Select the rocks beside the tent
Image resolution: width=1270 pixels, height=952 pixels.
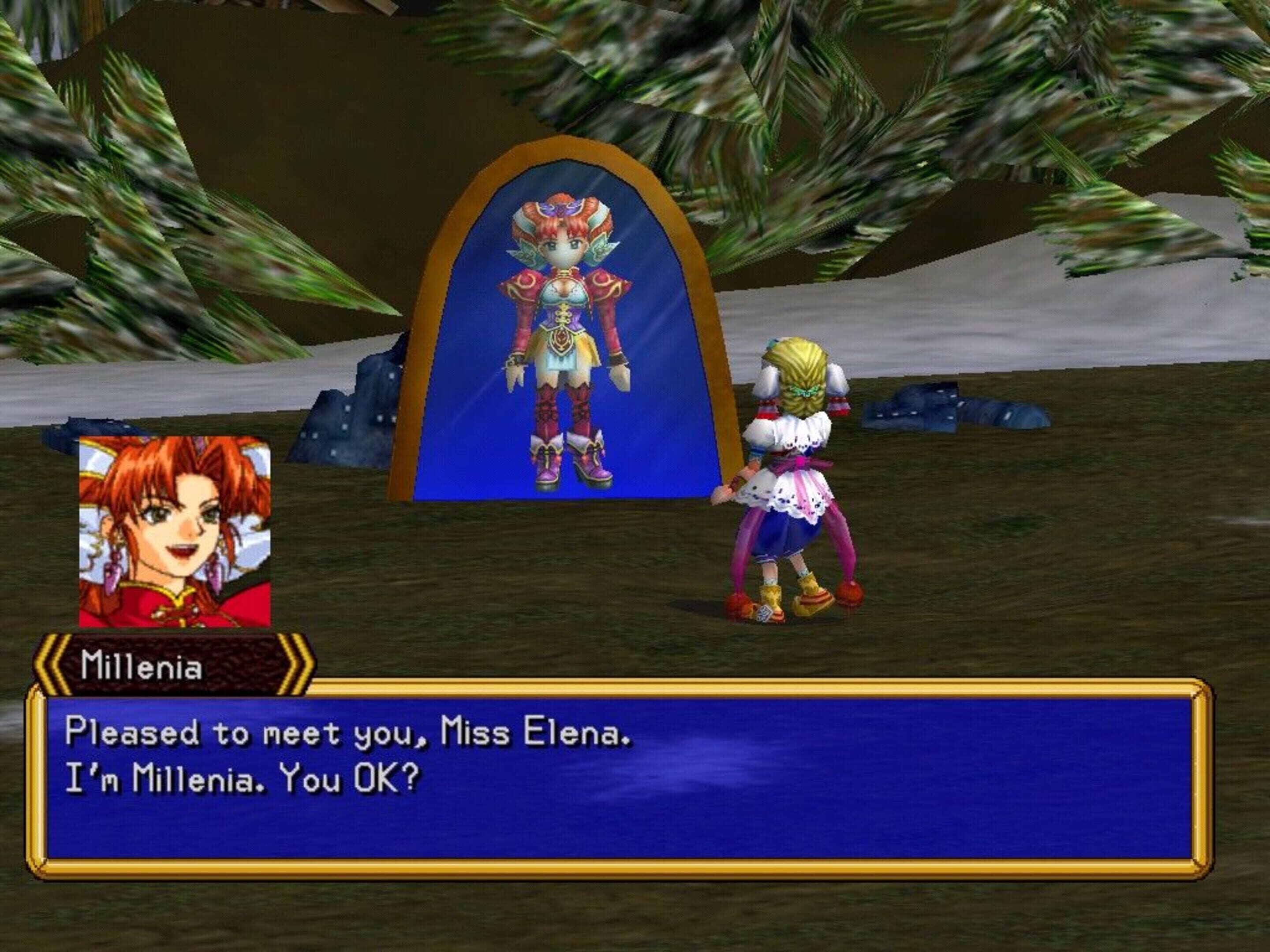click(344, 424)
